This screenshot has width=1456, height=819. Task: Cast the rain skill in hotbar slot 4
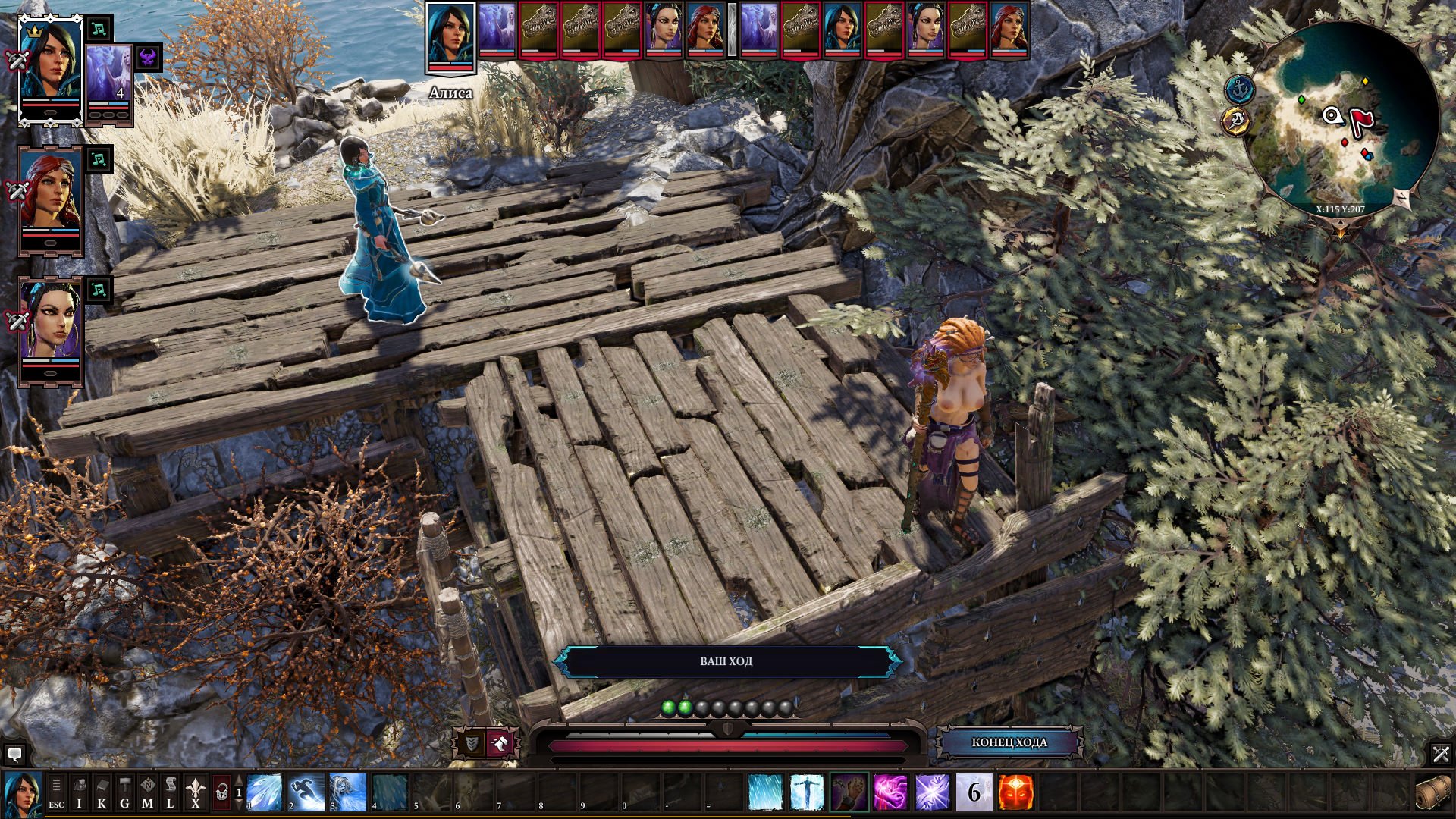(x=390, y=792)
